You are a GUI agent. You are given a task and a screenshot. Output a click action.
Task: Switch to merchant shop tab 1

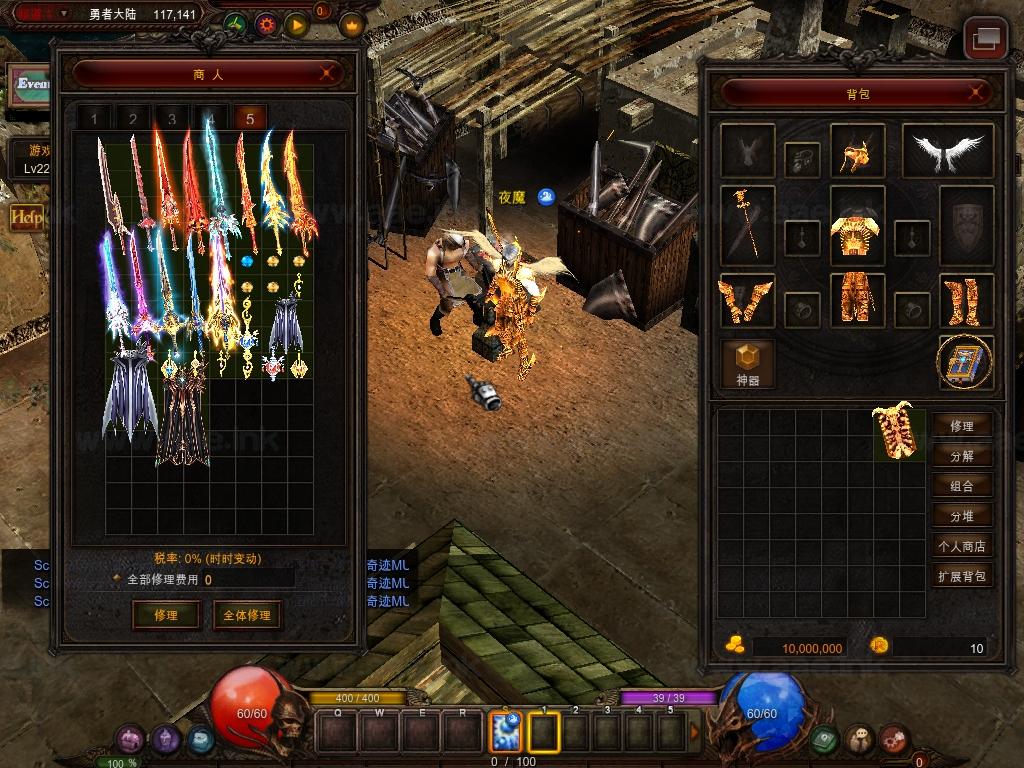click(95, 119)
